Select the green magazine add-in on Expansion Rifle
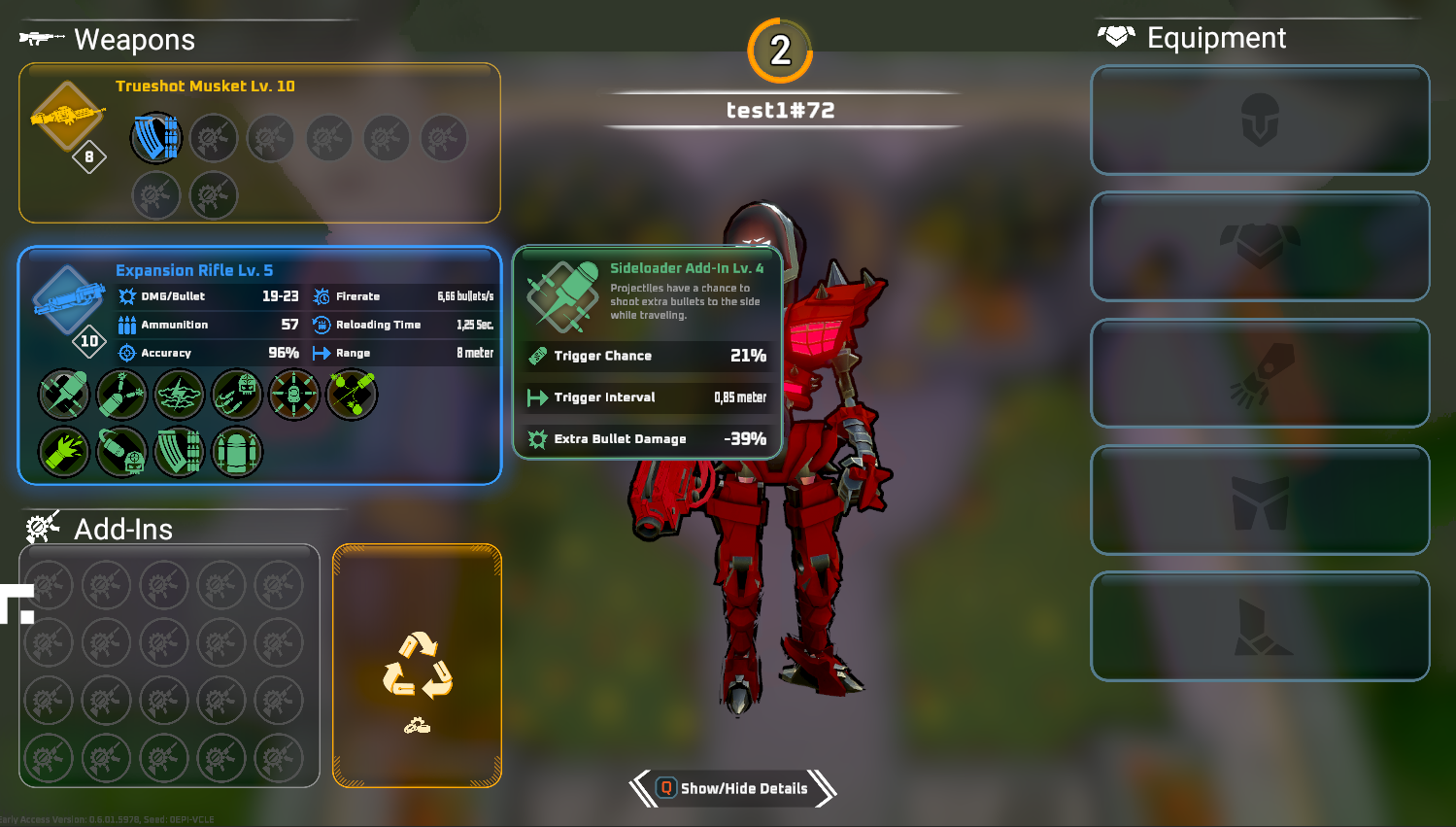This screenshot has width=1456, height=827. (179, 453)
